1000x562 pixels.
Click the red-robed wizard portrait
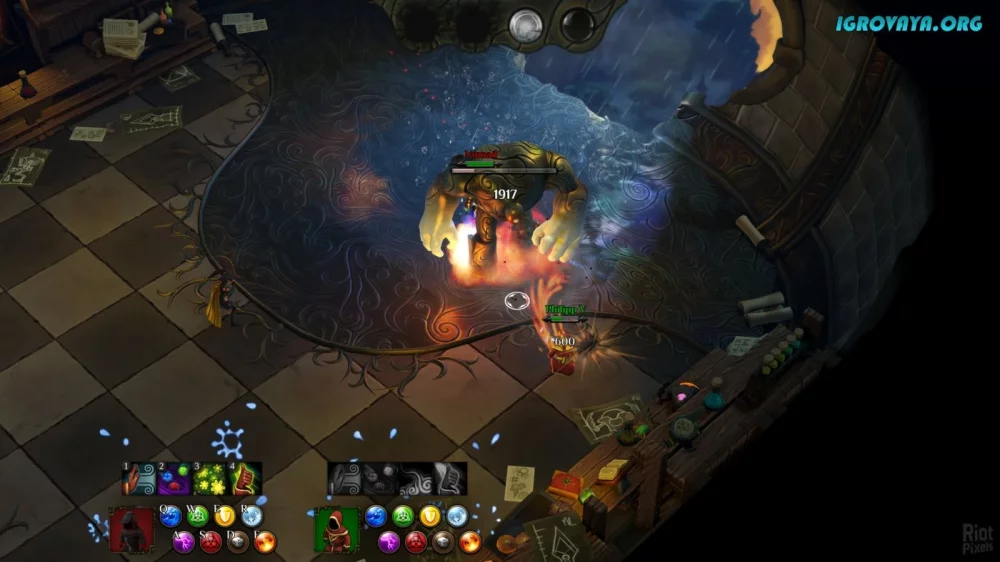point(130,529)
